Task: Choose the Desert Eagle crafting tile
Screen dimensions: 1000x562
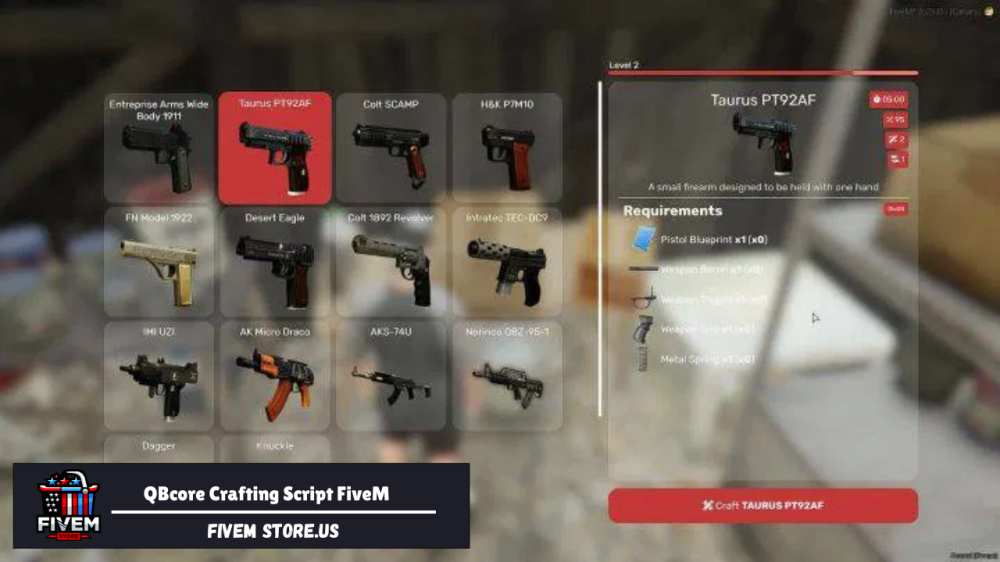Action: (x=275, y=262)
